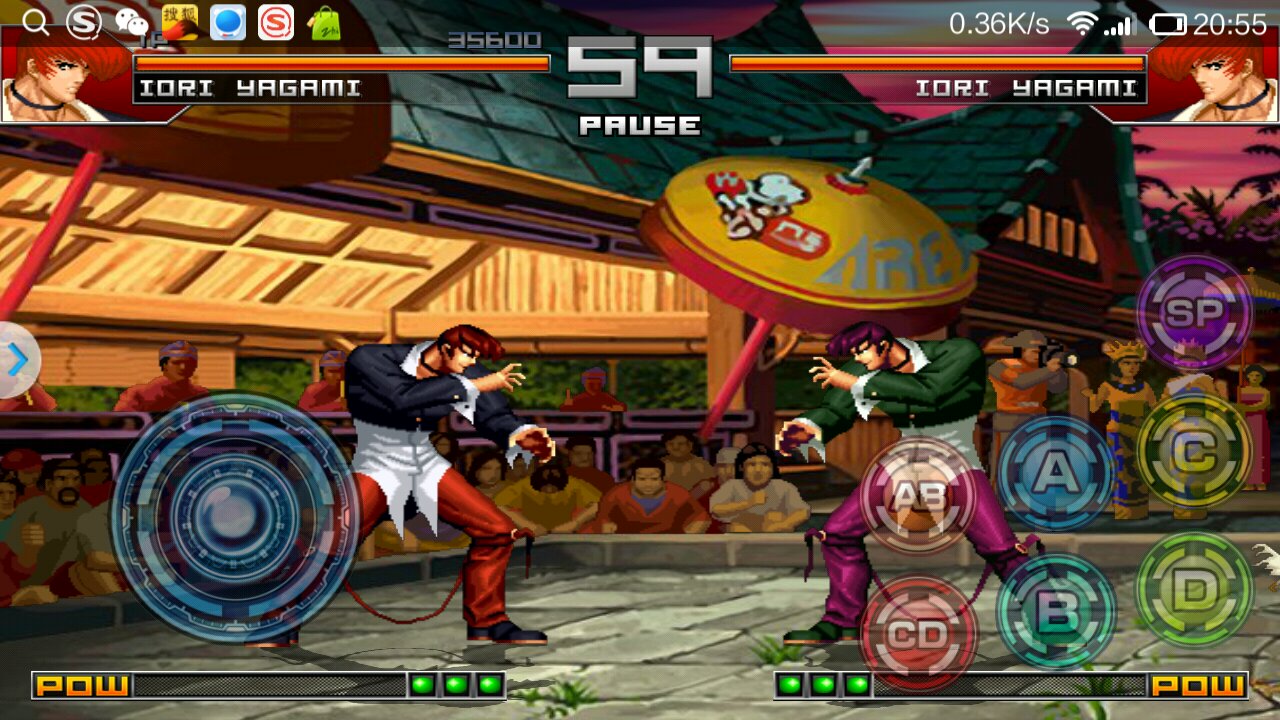Use the yellow C attack button
This screenshot has height=720, width=1280.
click(1194, 452)
